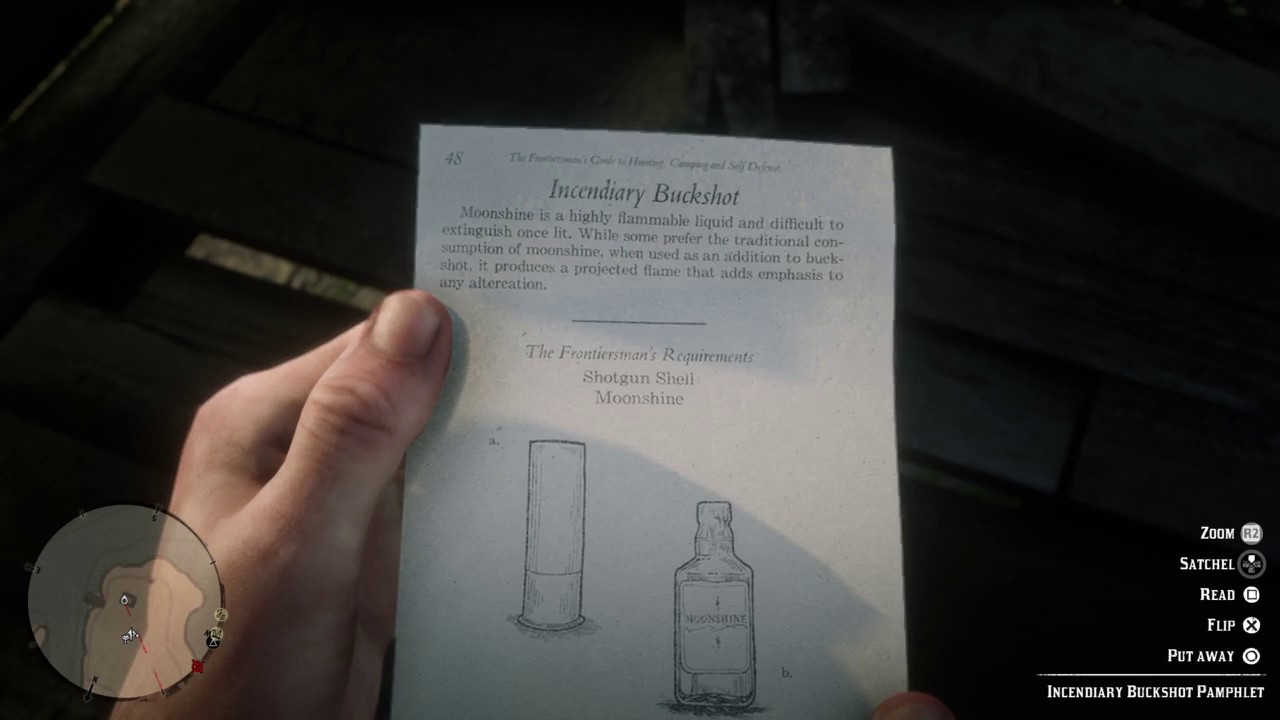Click the yellow circular icon on minimap rim

point(219,615)
